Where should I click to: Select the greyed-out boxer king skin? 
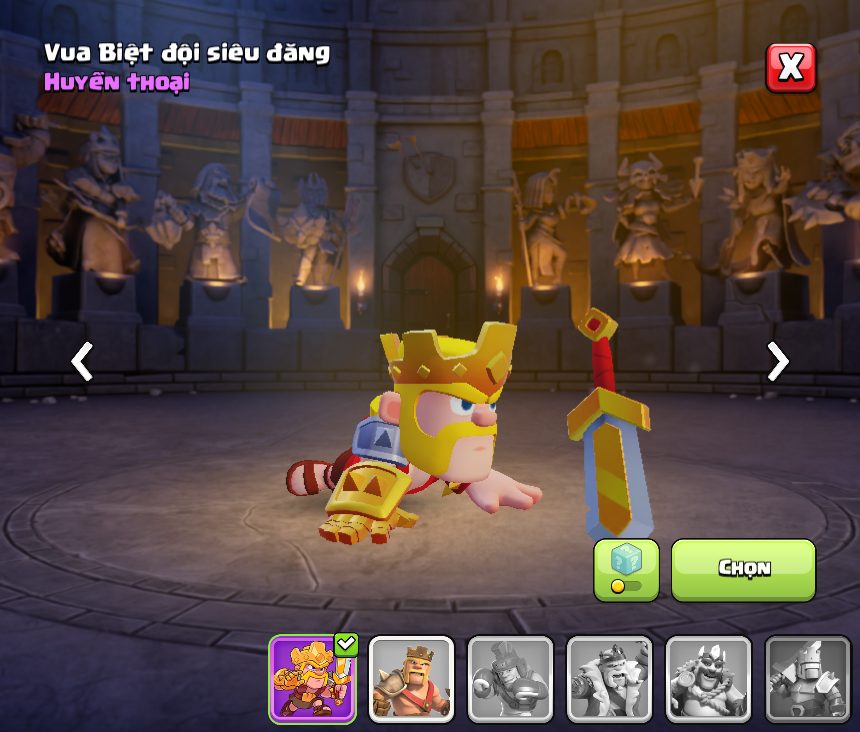coord(510,678)
